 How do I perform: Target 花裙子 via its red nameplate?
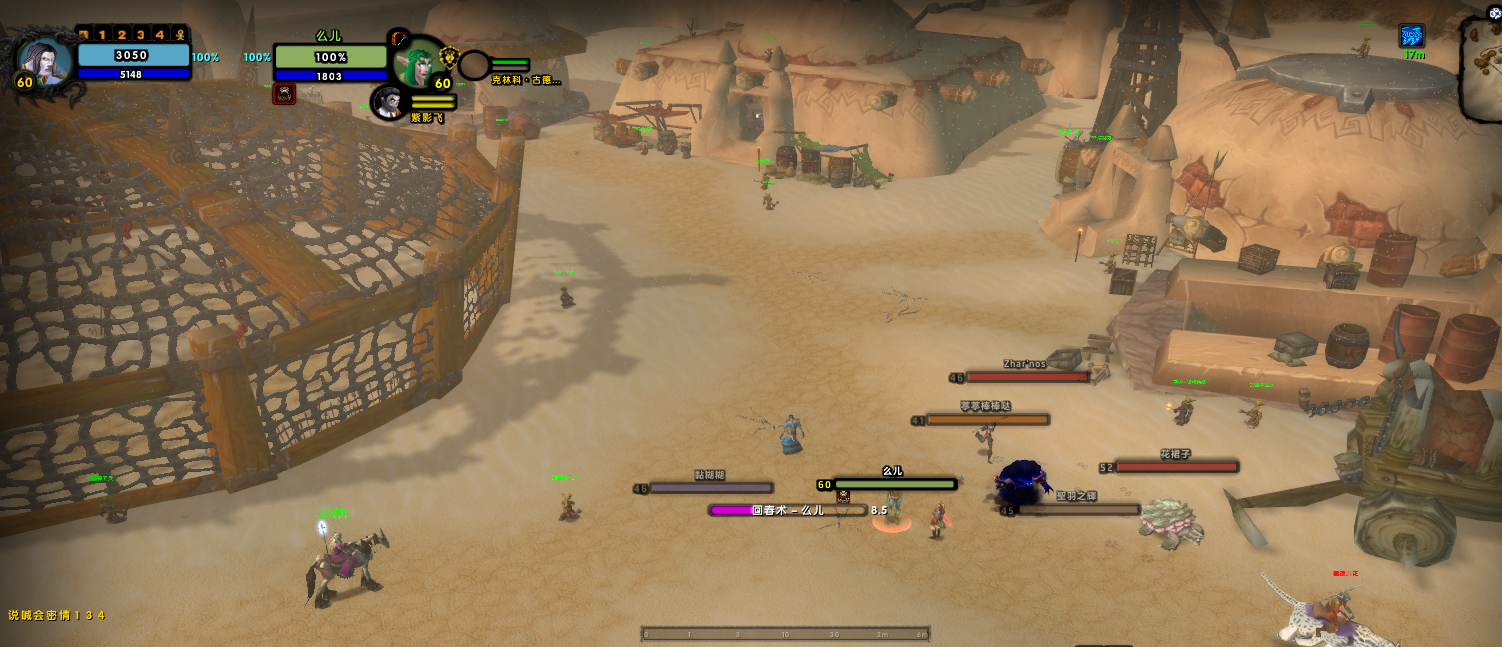click(1176, 466)
